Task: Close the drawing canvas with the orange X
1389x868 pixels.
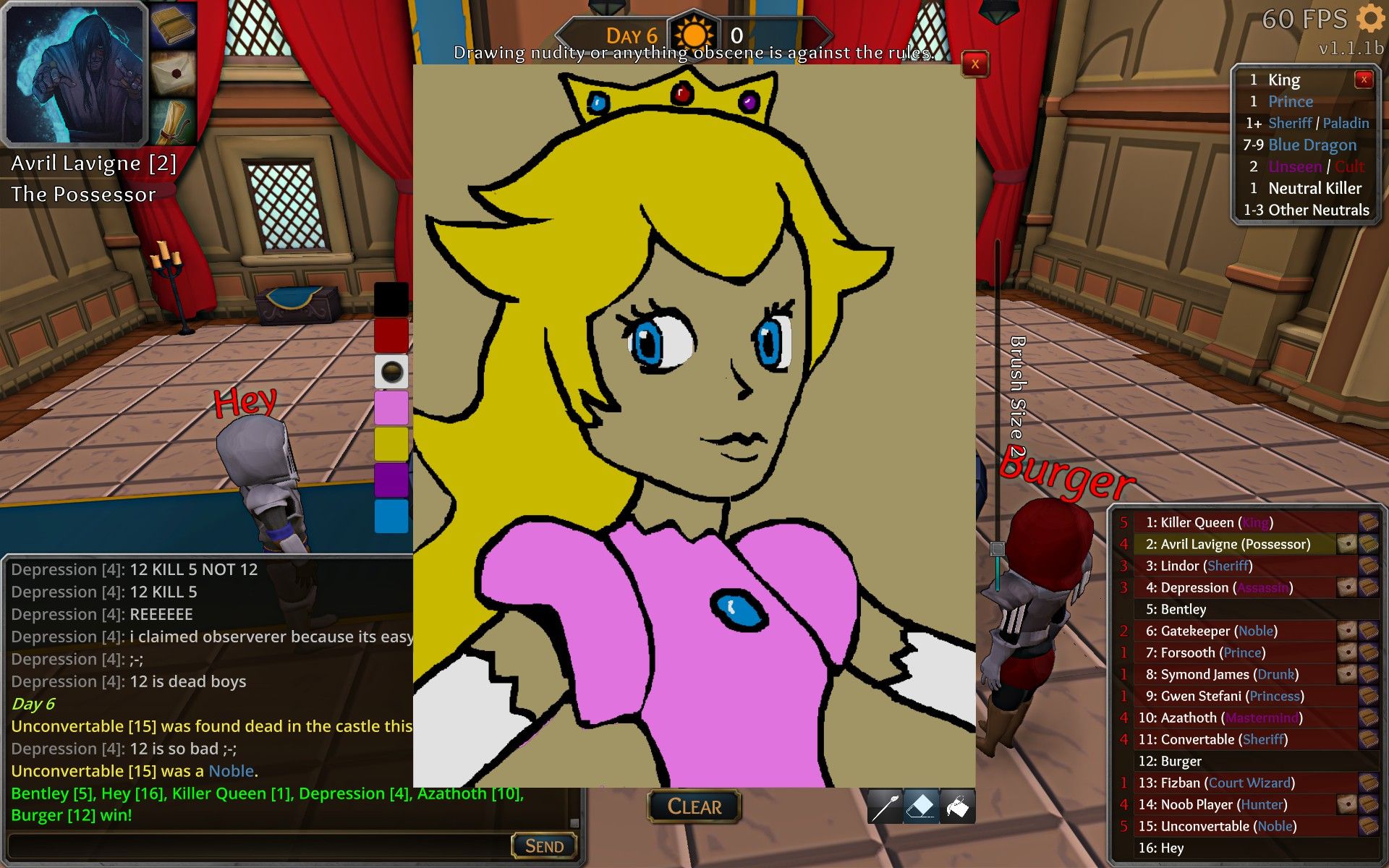Action: (975, 64)
